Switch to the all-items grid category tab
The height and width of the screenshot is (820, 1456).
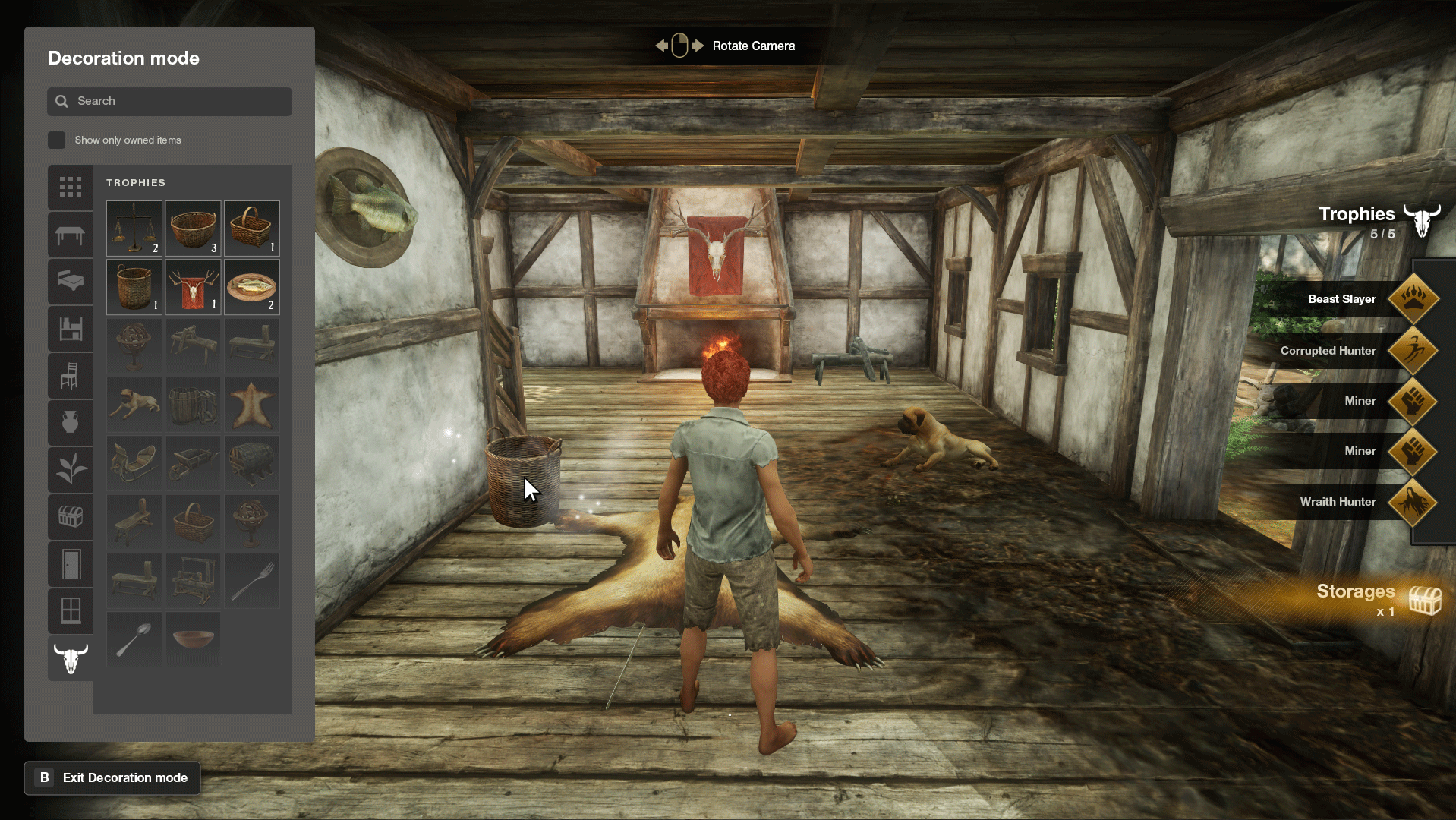(71, 187)
